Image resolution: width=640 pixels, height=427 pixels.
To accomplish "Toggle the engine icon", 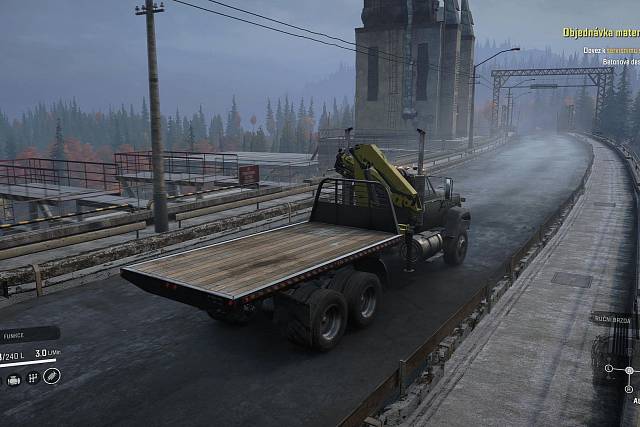I will [14, 378].
